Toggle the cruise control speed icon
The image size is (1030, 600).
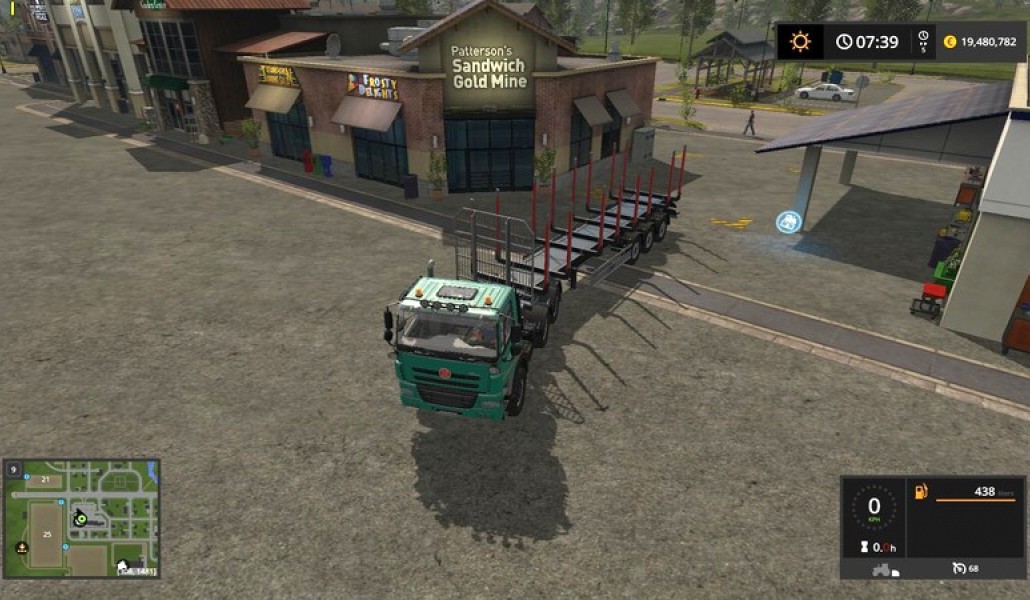(x=959, y=569)
